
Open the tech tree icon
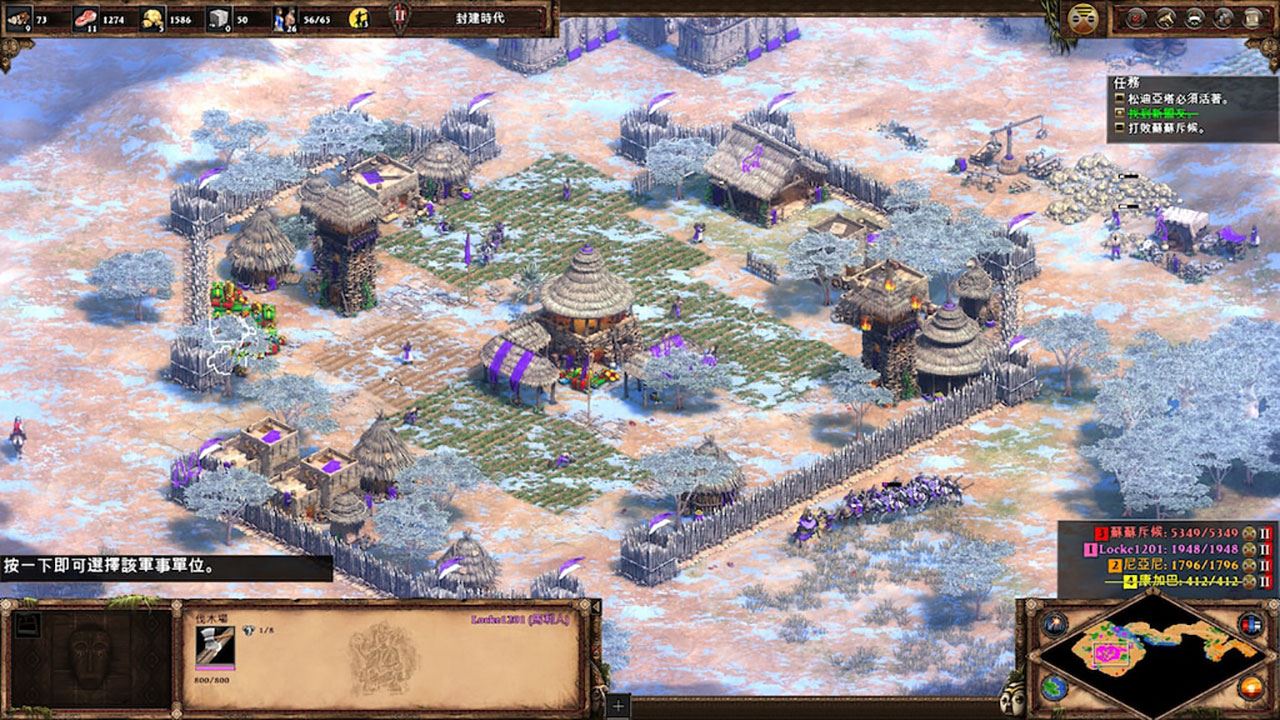tap(1165, 17)
